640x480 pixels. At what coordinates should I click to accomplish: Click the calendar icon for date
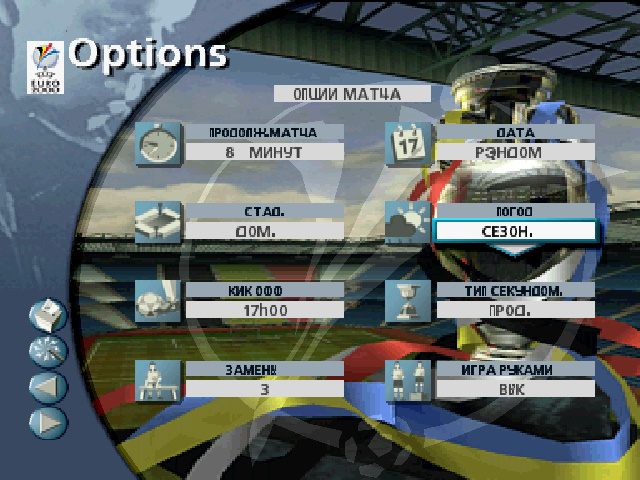click(x=408, y=144)
